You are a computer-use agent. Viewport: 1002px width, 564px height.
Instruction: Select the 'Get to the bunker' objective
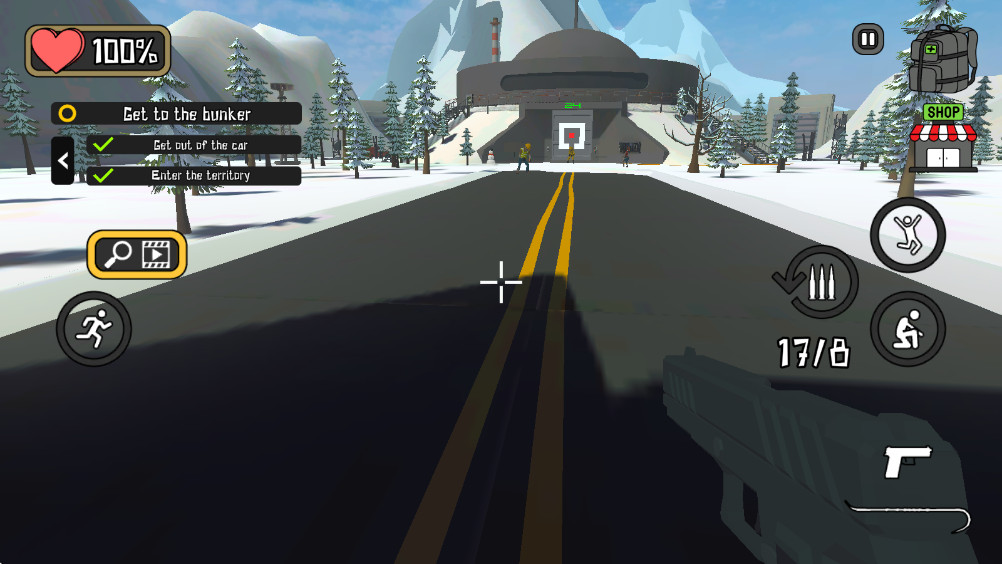(177, 114)
